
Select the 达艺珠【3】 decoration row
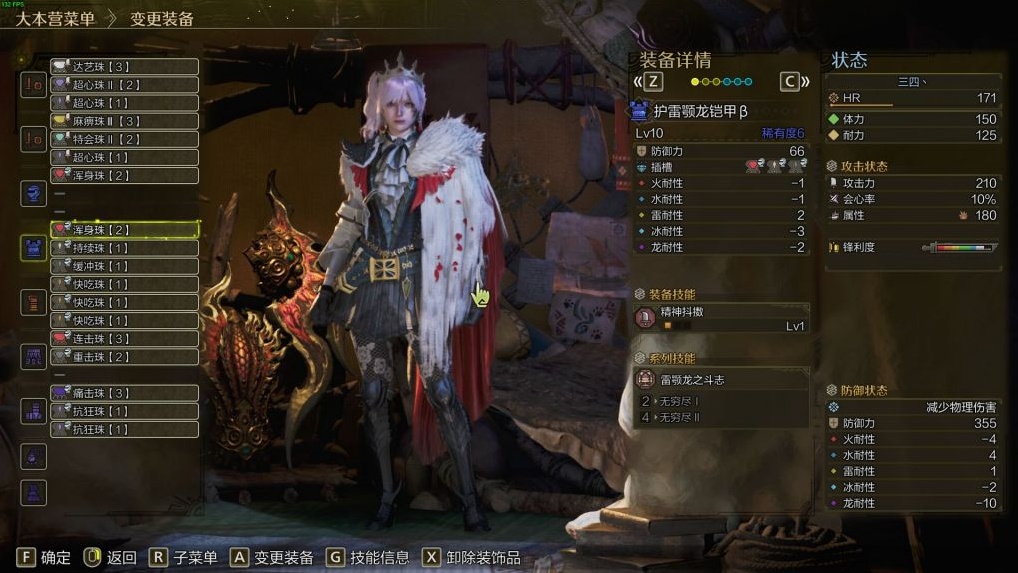click(x=124, y=67)
